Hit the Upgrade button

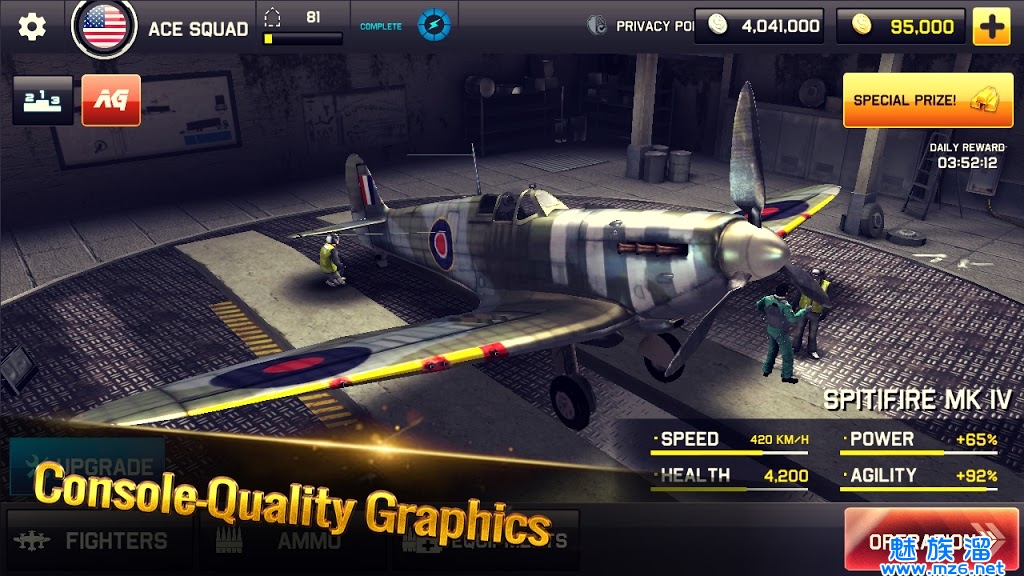(x=88, y=466)
